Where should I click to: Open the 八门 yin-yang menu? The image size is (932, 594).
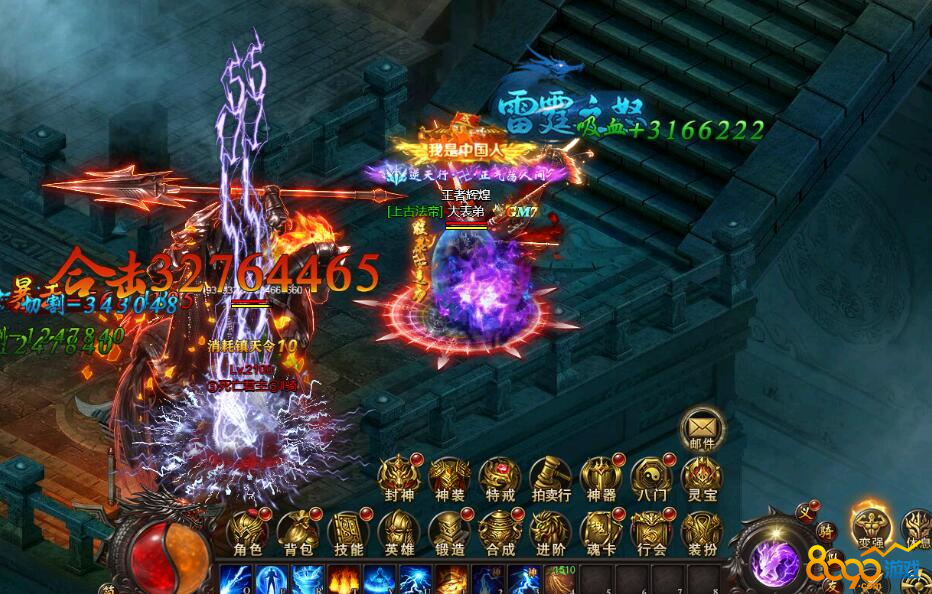point(651,476)
